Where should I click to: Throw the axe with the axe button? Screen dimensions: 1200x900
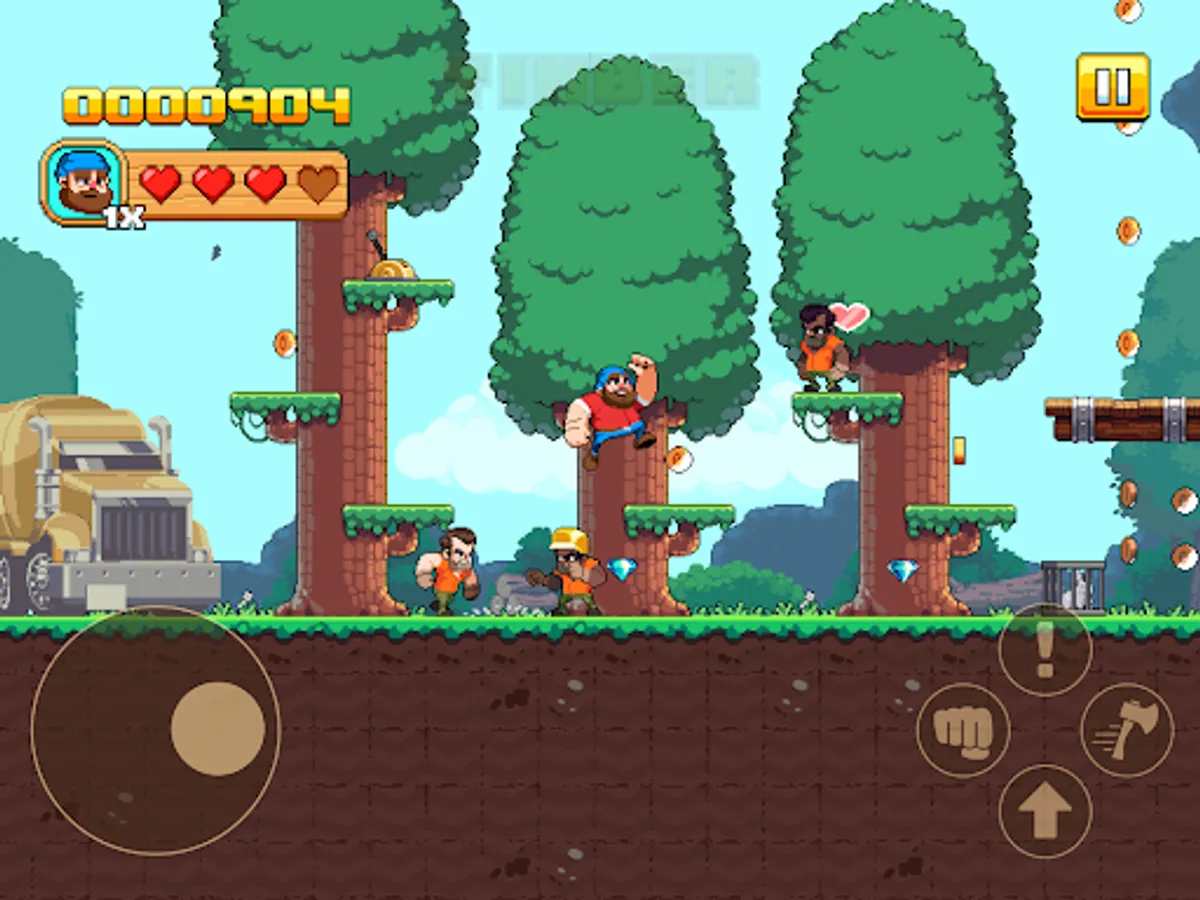tap(1127, 730)
